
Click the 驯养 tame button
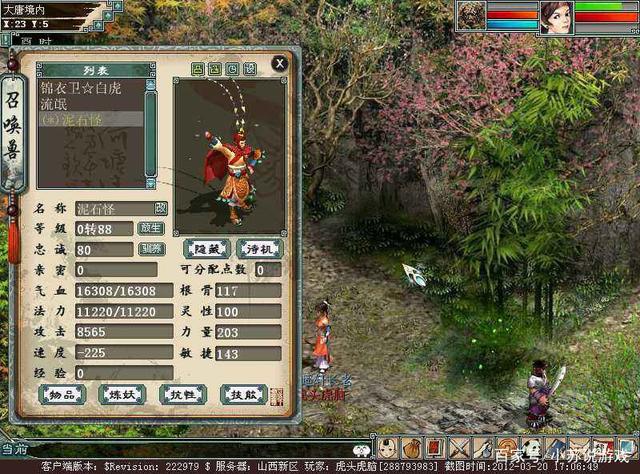coord(151,249)
